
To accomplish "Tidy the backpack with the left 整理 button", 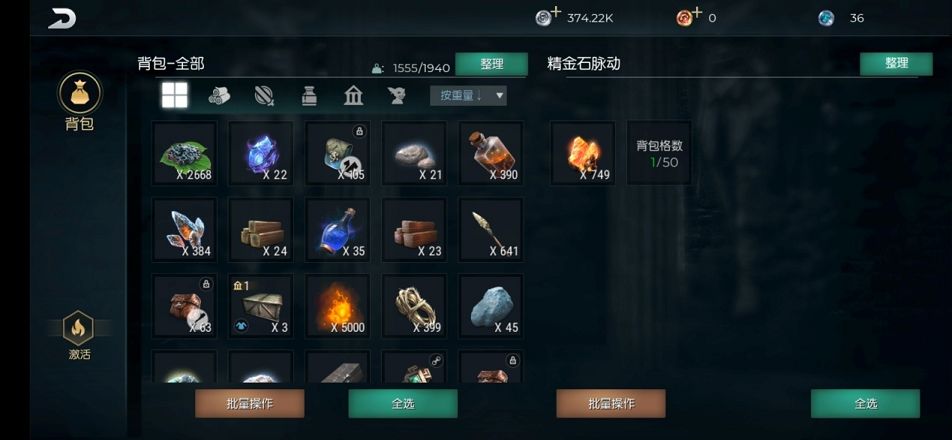I will pos(491,64).
